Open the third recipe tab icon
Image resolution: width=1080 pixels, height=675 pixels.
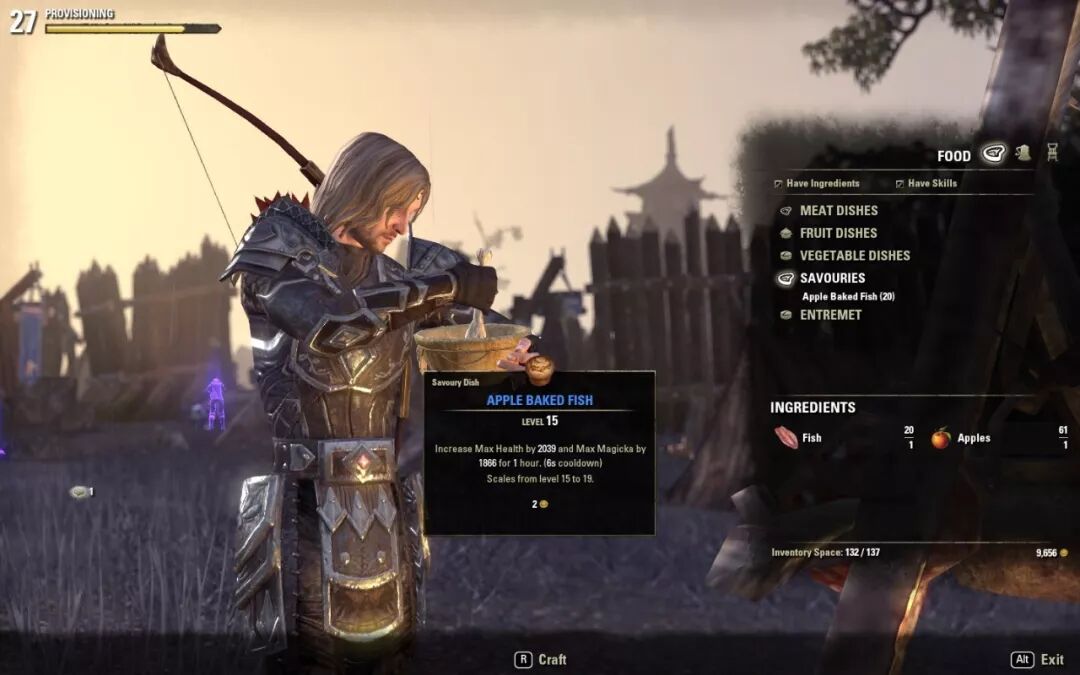[1052, 153]
